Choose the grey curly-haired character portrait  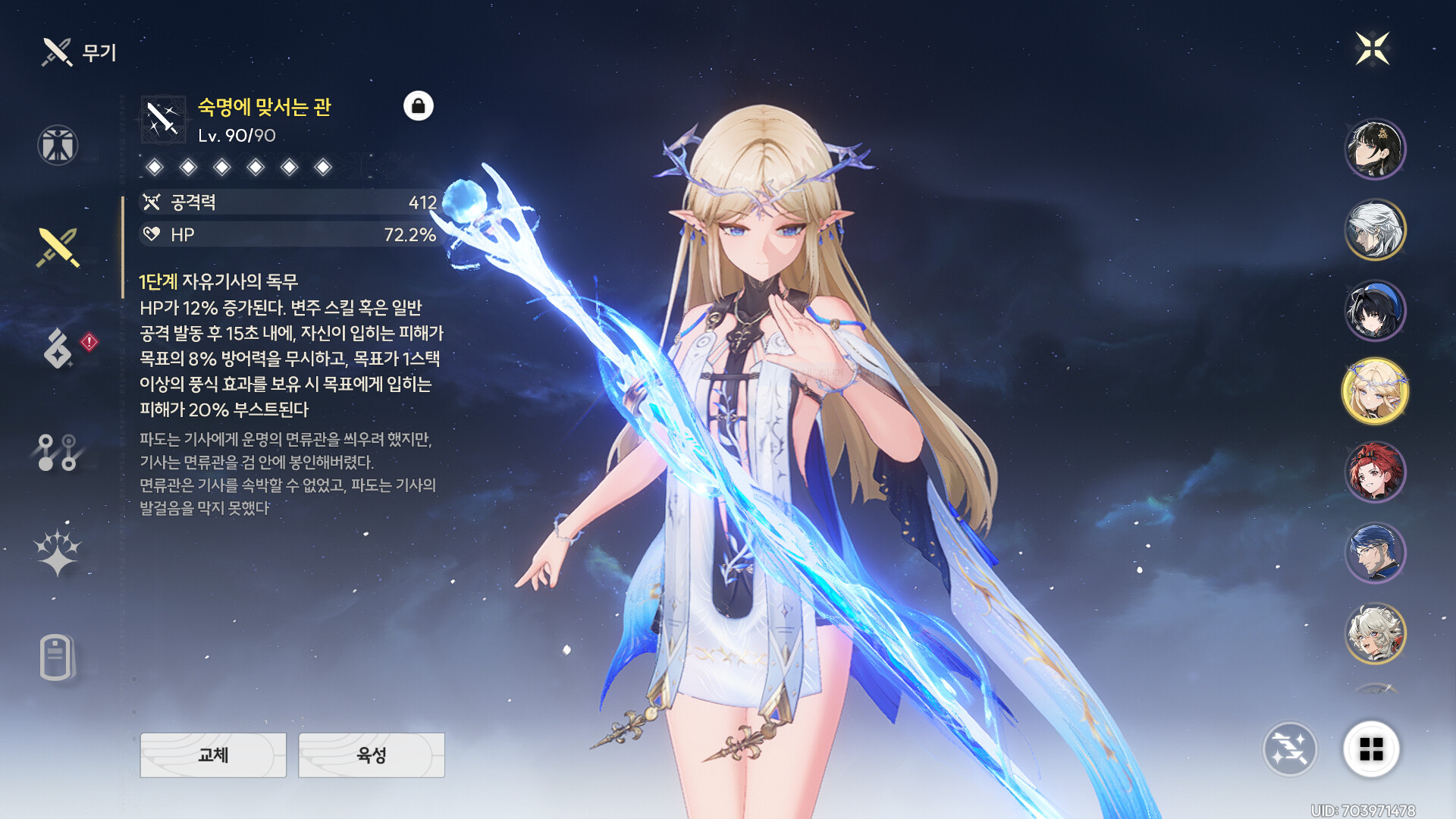coord(1374,633)
